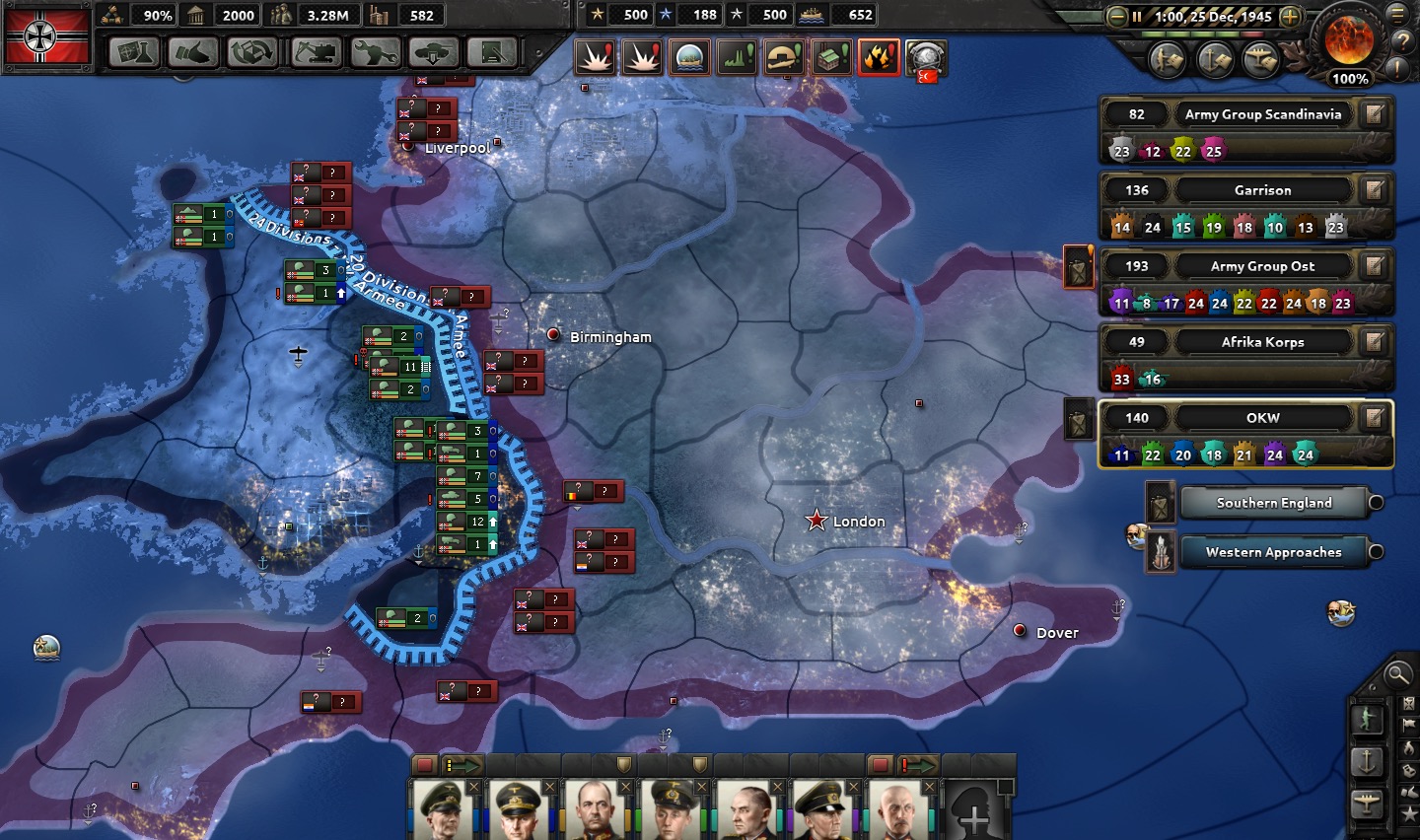Open the construction crane button
This screenshot has width=1420, height=840.
tap(315, 51)
